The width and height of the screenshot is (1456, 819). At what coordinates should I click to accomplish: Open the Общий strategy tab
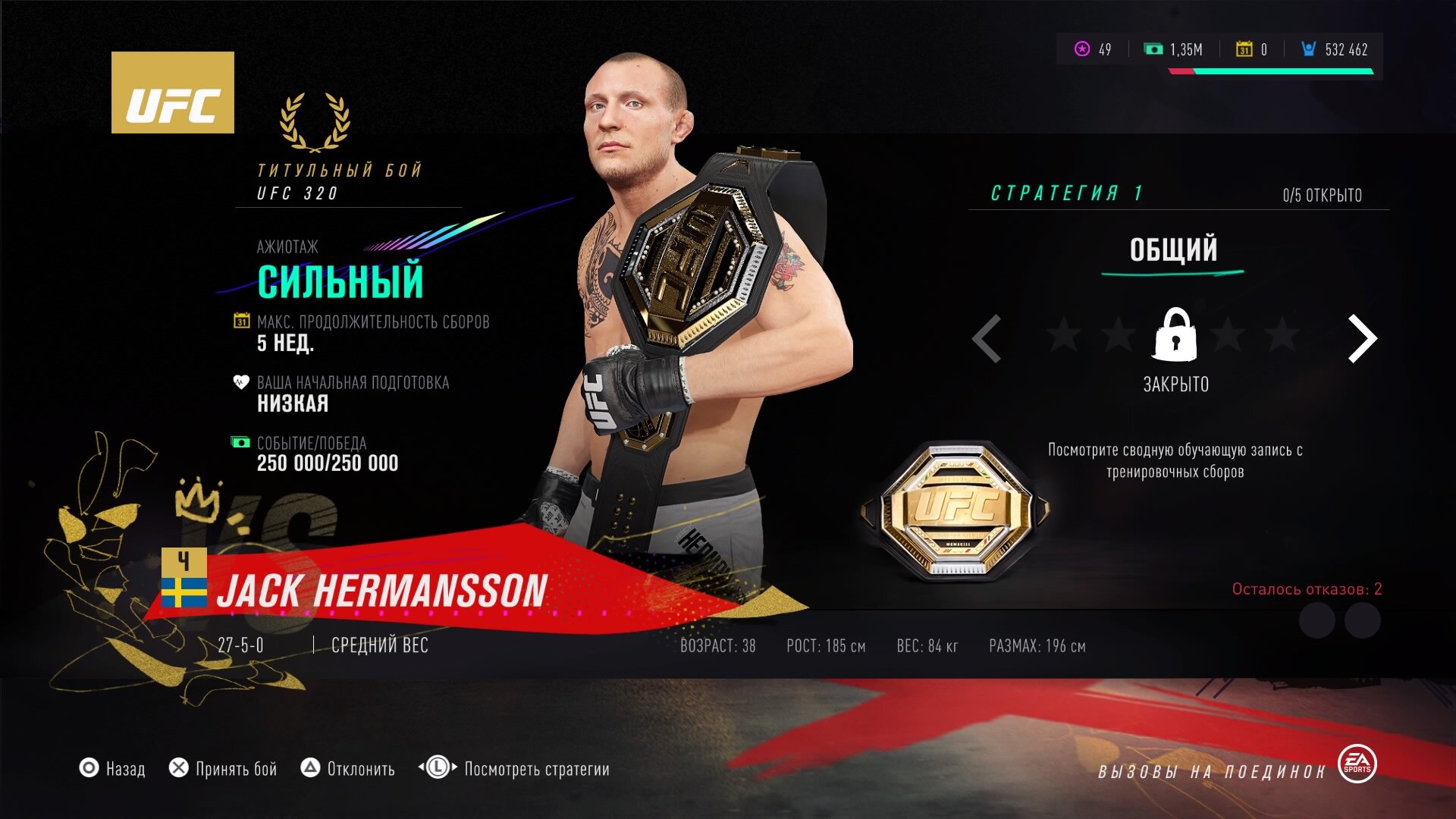[x=1173, y=250]
